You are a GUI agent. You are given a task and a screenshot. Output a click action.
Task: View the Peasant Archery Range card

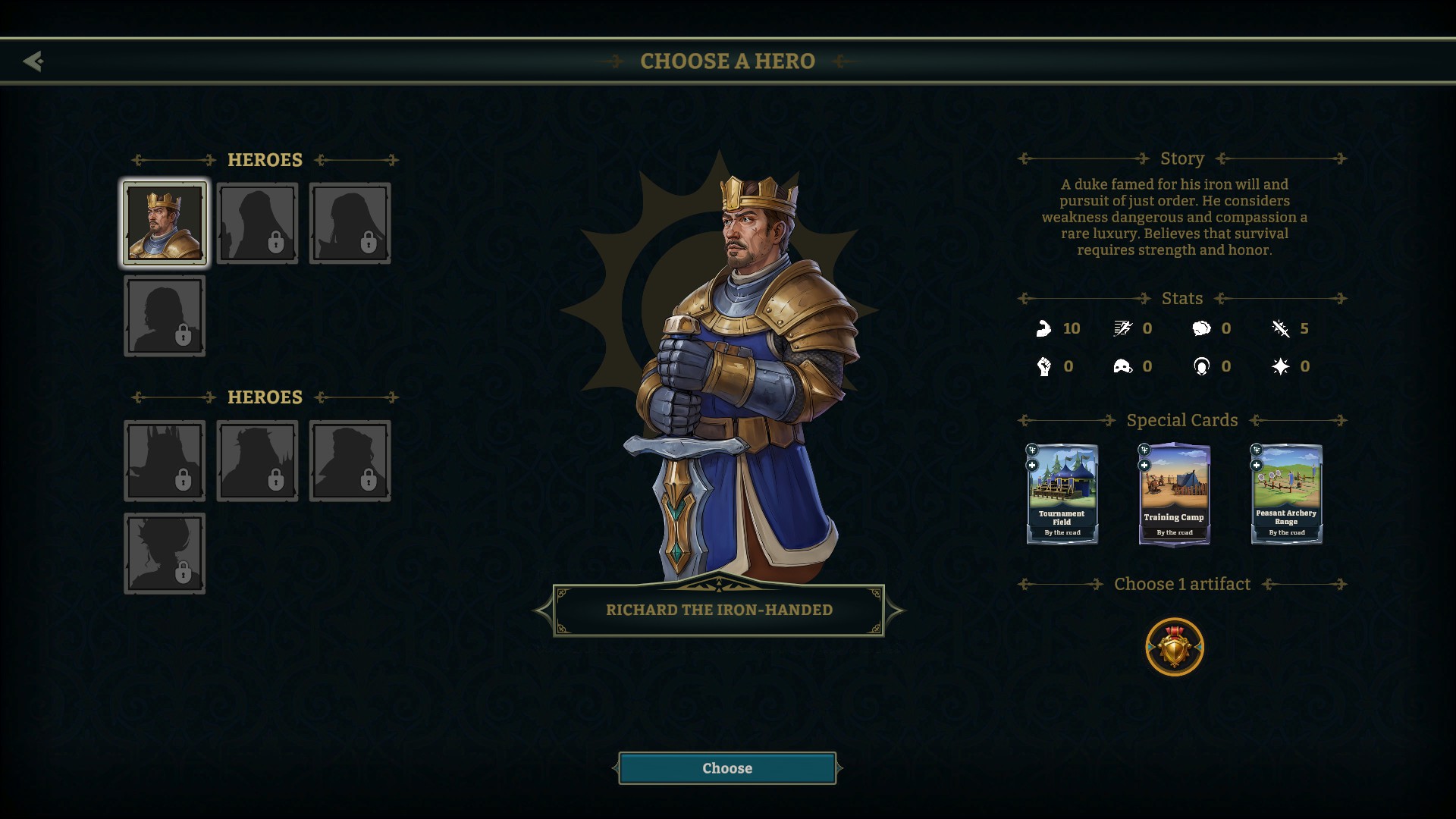pyautogui.click(x=1286, y=494)
